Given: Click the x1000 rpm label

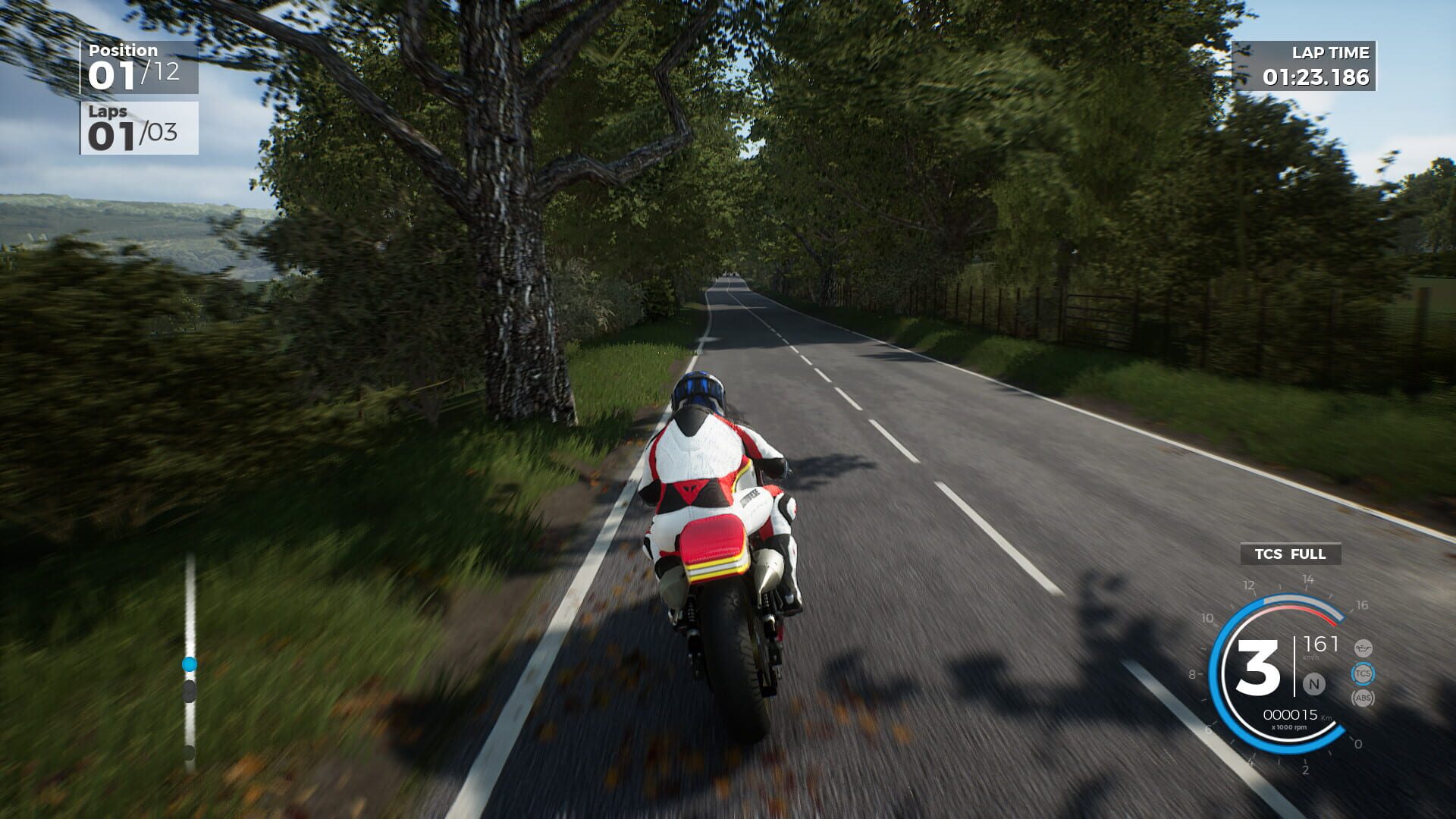Looking at the screenshot, I should [1289, 727].
